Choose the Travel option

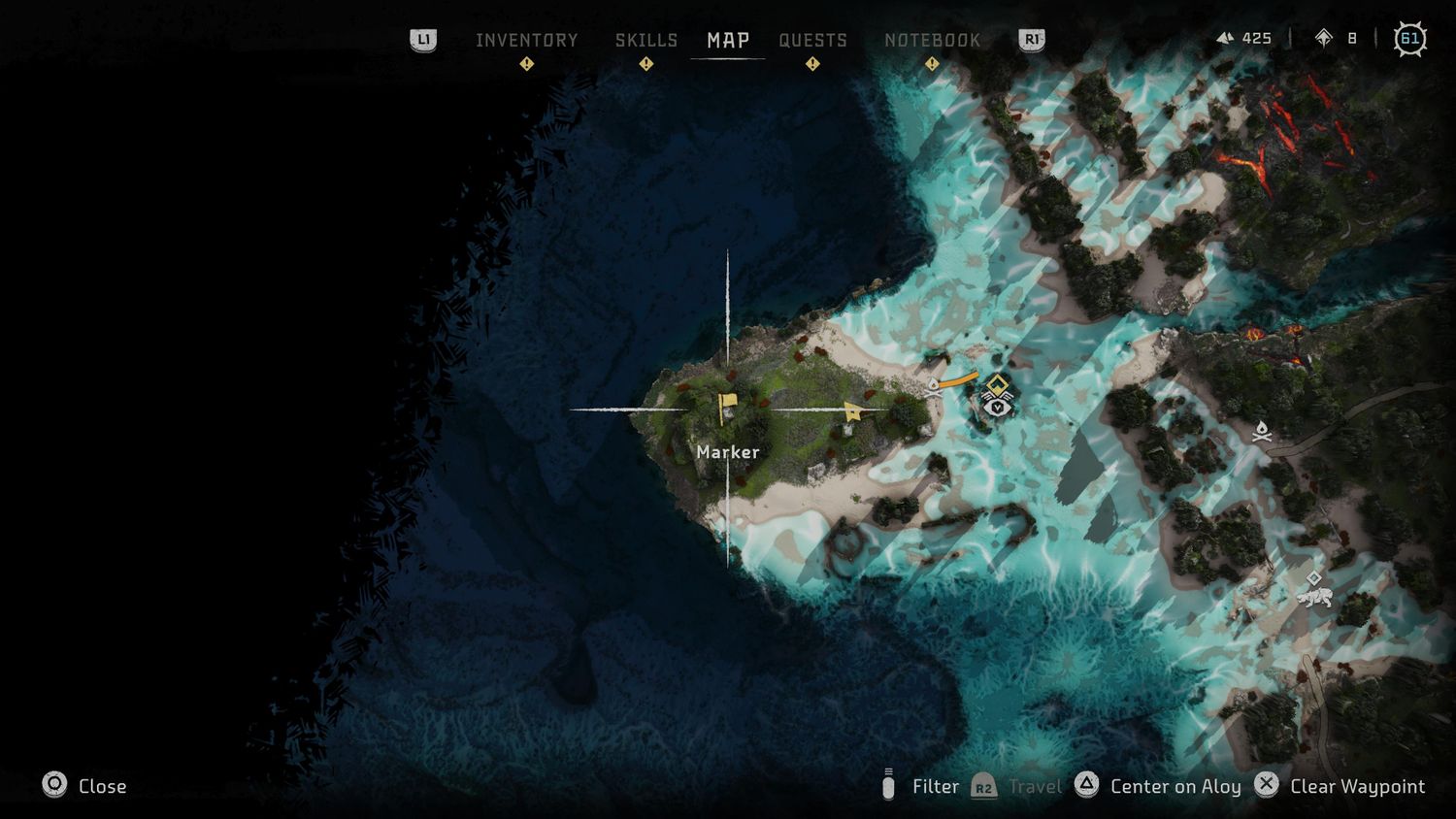pos(1017,786)
